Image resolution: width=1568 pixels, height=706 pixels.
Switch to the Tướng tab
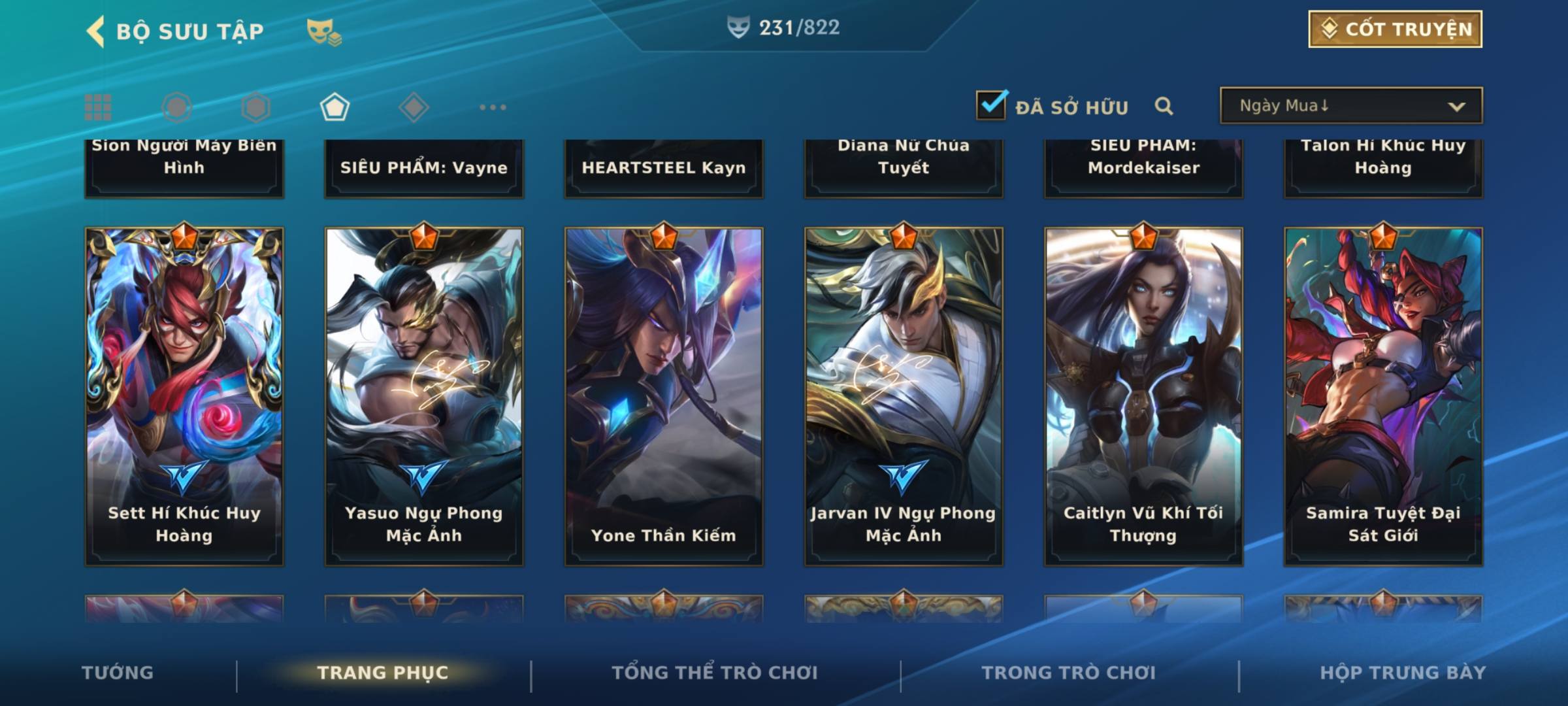118,673
